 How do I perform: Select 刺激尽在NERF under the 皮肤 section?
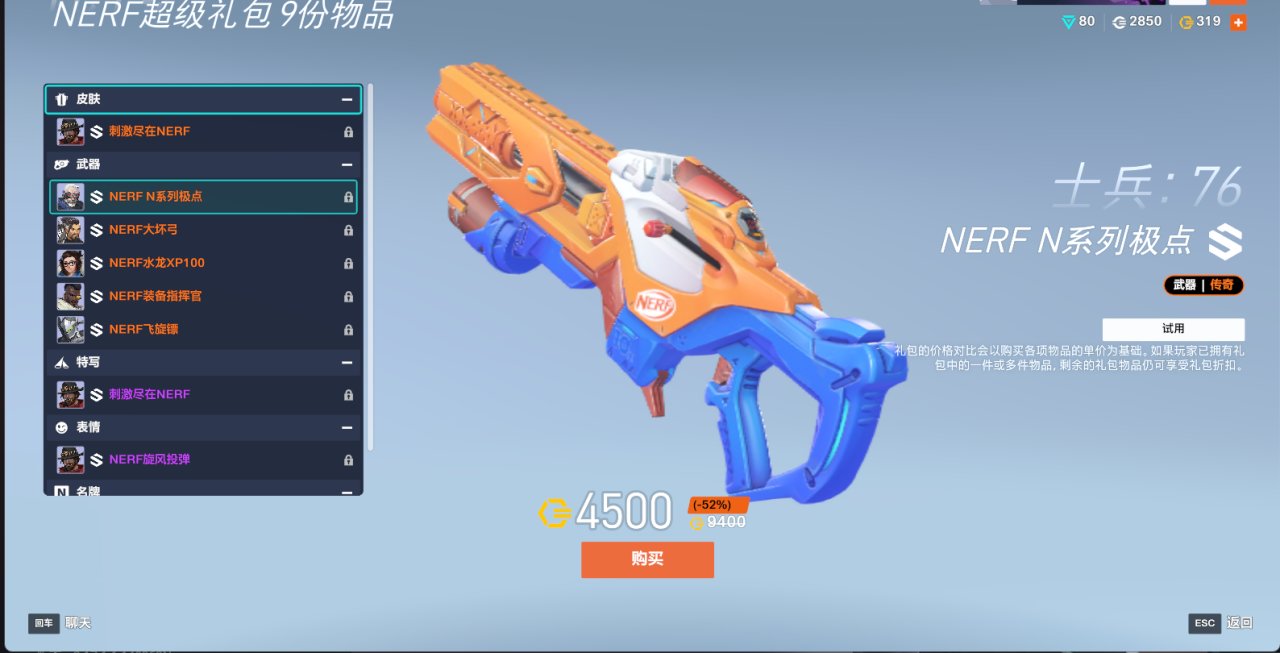[x=203, y=131]
